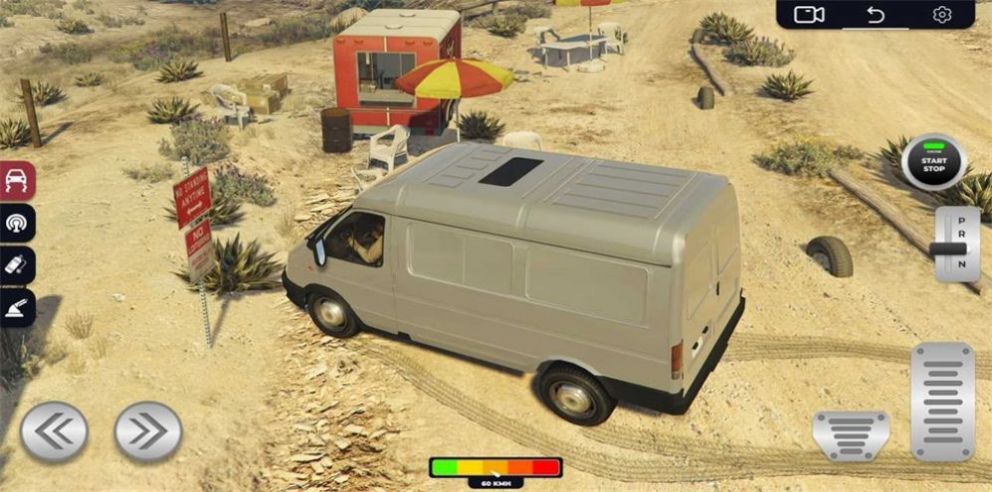Screen dimensions: 992x492
Task: Click the P R N gear shifter
Action: [x=956, y=245]
